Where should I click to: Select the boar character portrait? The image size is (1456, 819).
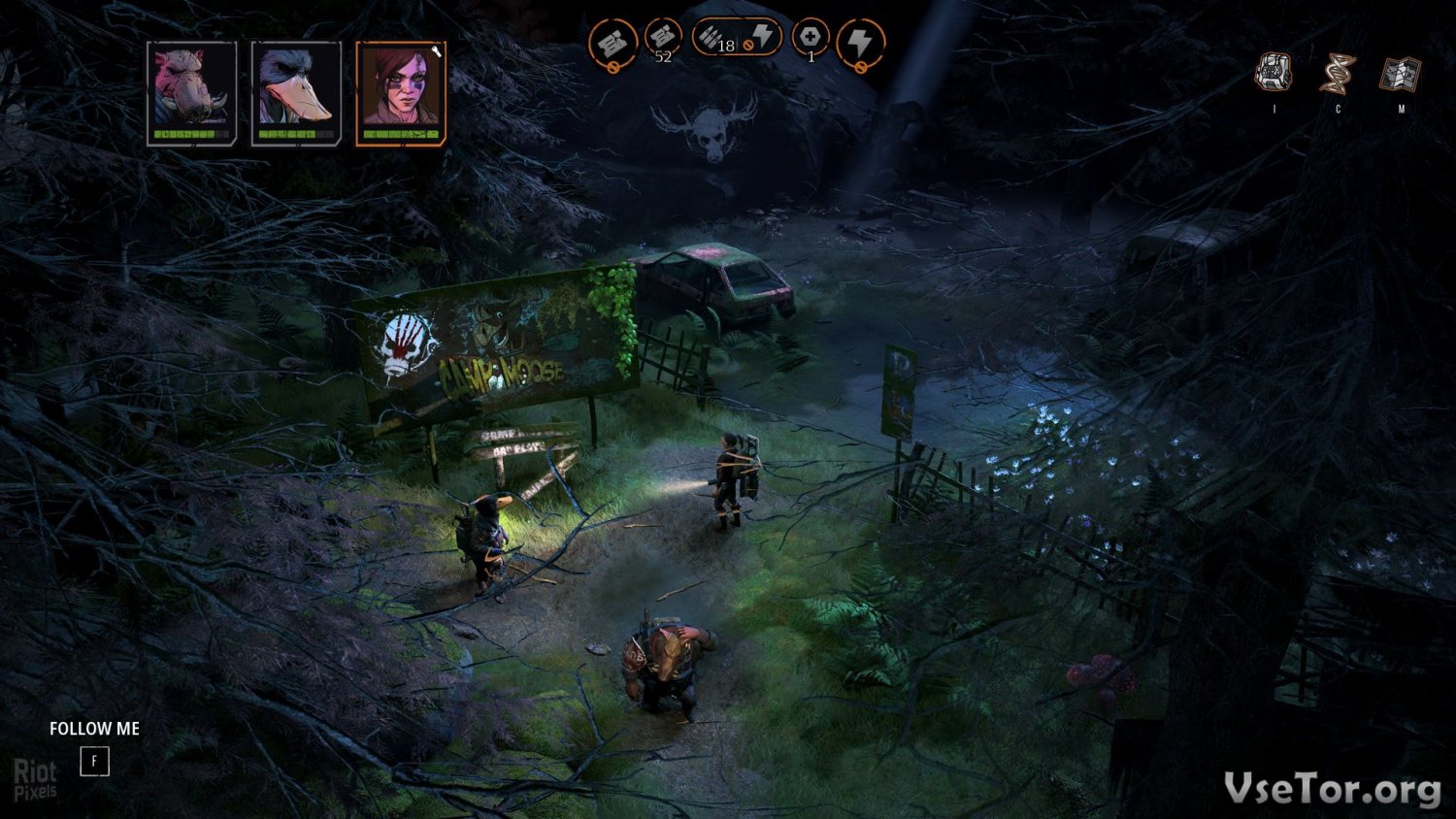(x=192, y=93)
